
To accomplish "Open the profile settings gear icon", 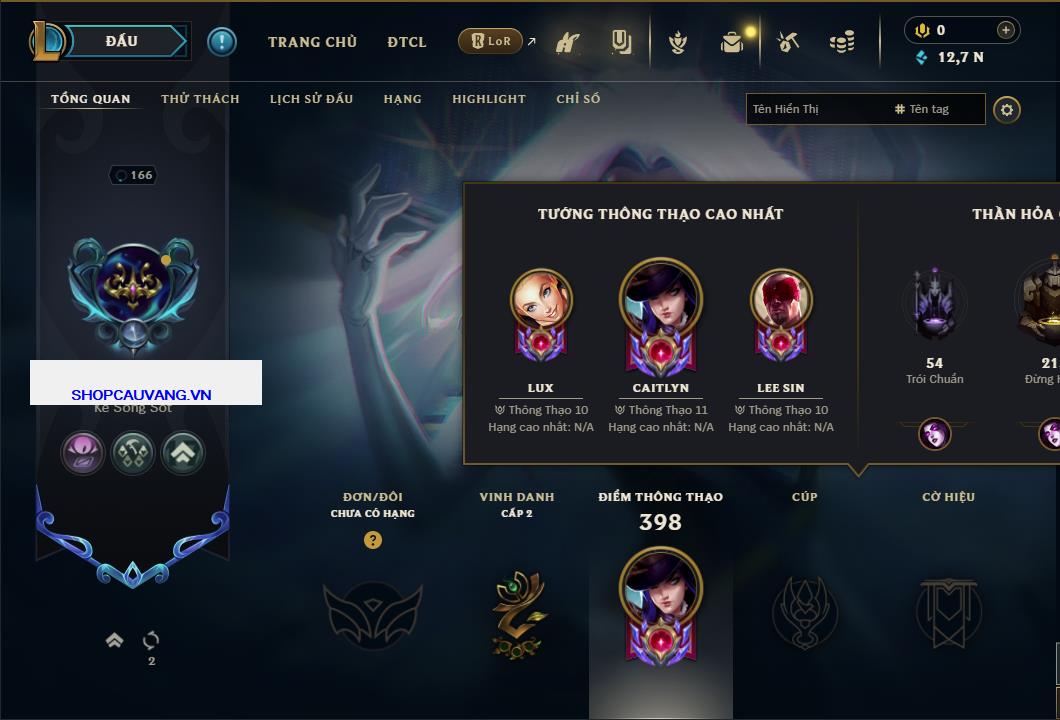I will coord(1007,109).
